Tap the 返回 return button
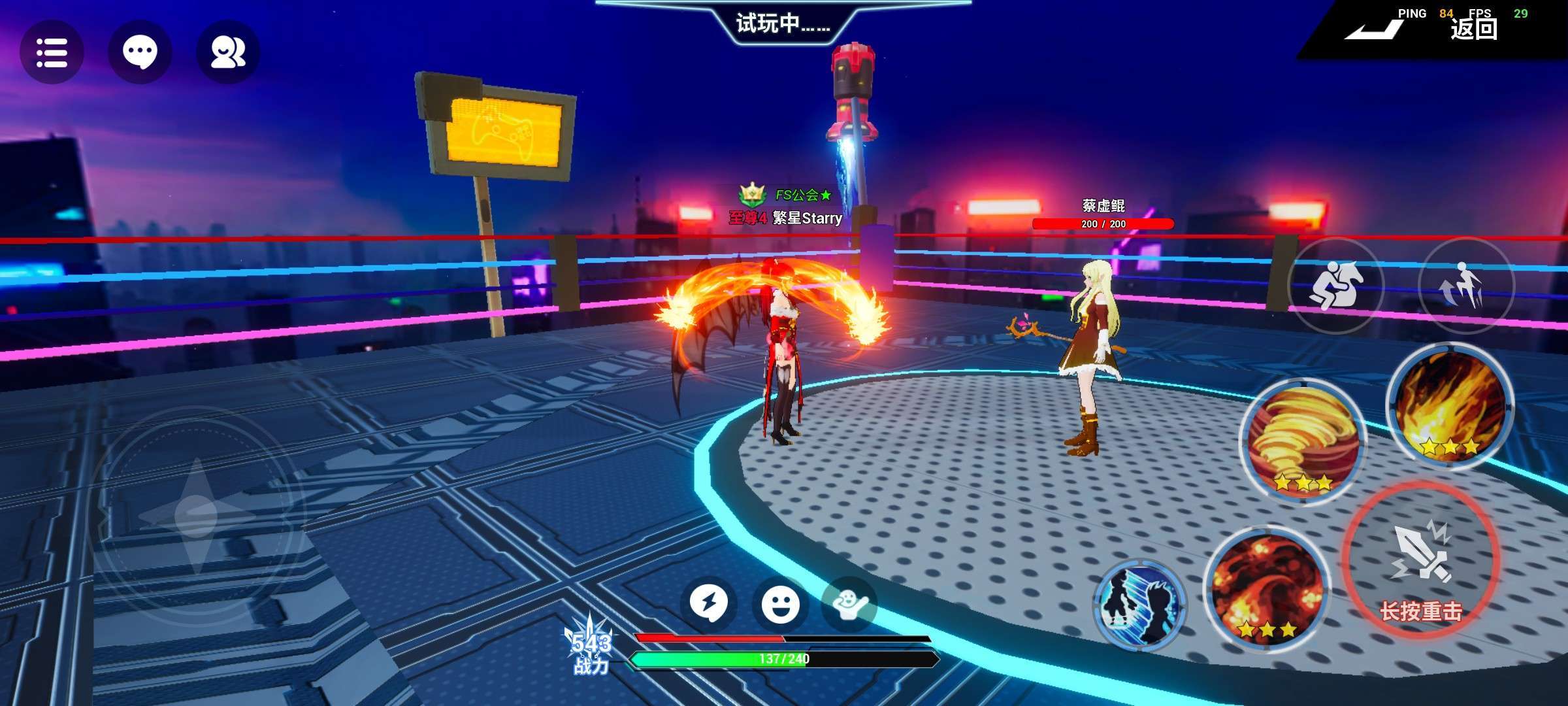Image resolution: width=1568 pixels, height=706 pixels. coord(1473,29)
